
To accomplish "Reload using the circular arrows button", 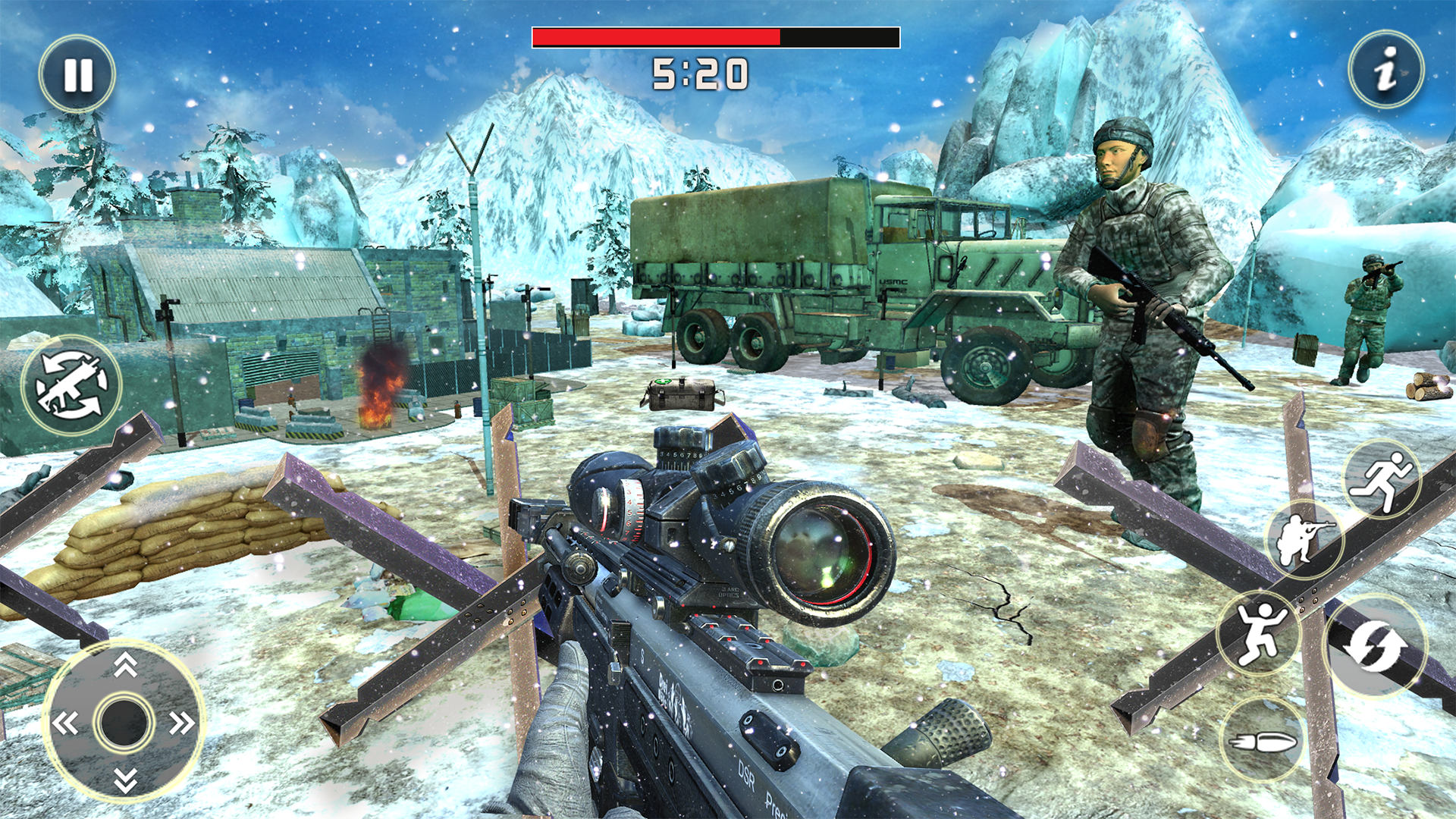I will pyautogui.click(x=1375, y=646).
